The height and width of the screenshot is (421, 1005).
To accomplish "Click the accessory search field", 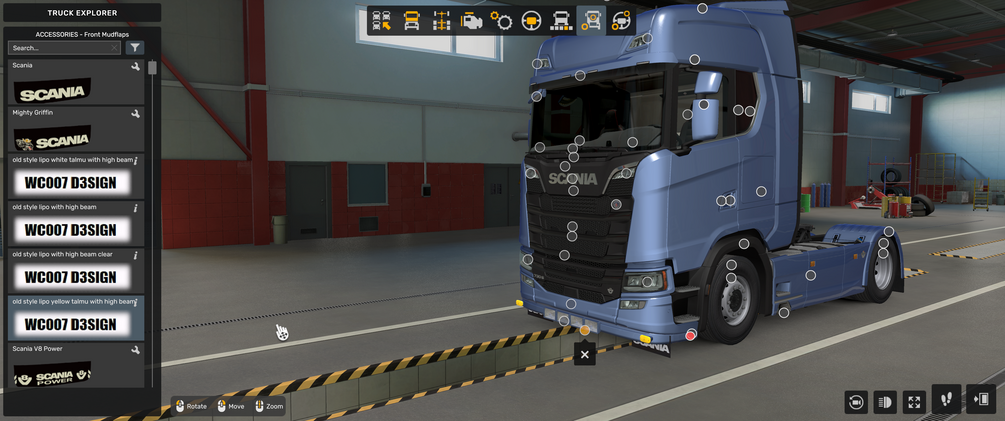I will pyautogui.click(x=62, y=48).
